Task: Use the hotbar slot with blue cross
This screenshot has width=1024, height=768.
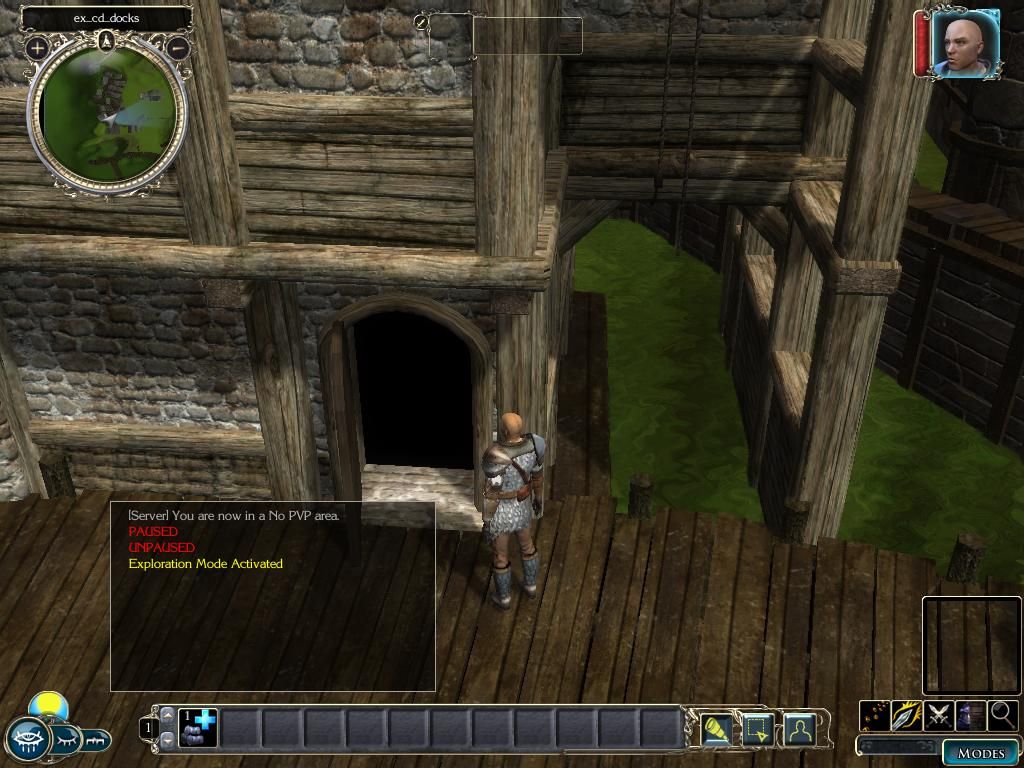Action: (198, 727)
